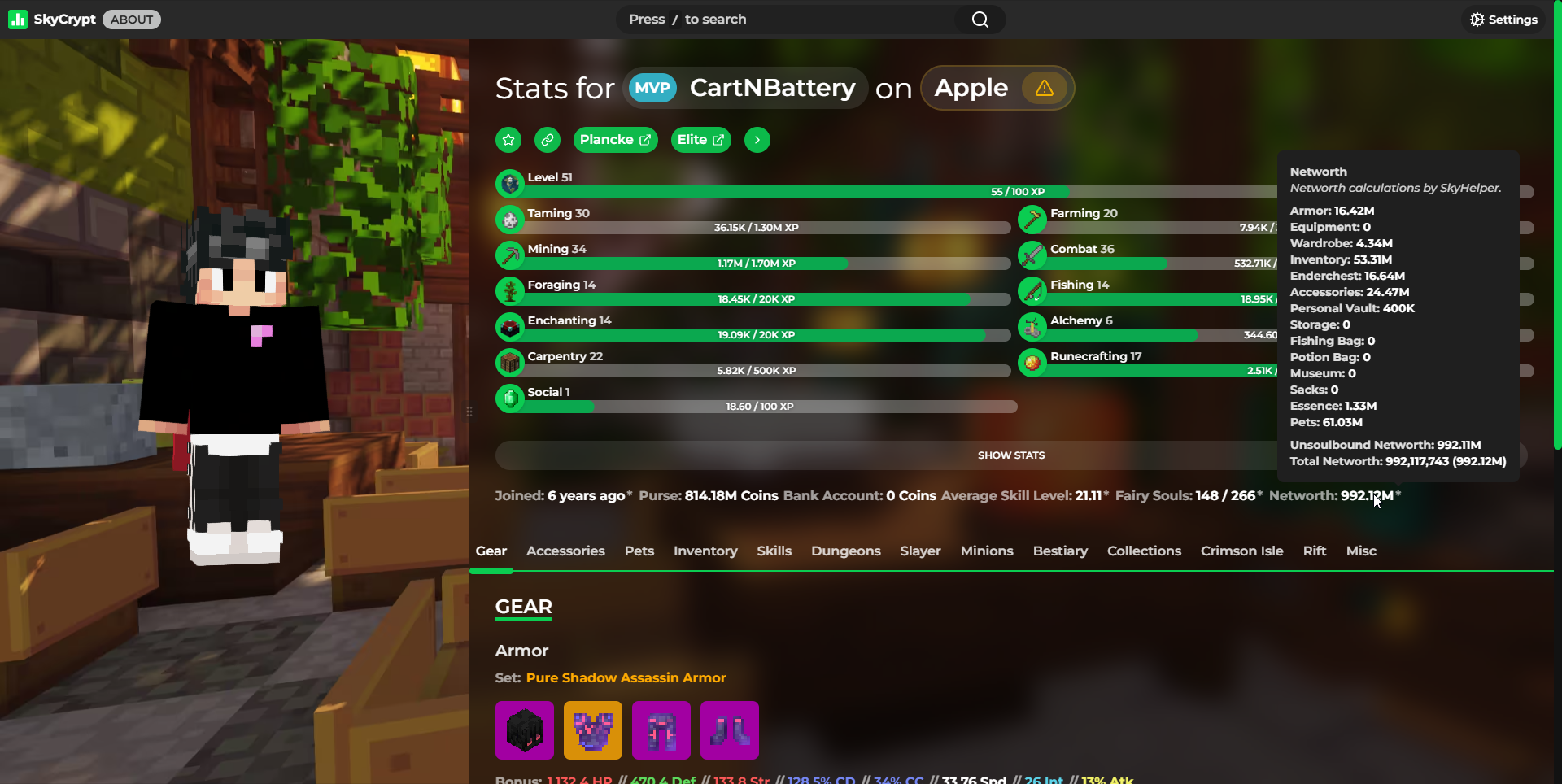The height and width of the screenshot is (784, 1562).
Task: Expand the green arrow for more links
Action: (757, 140)
